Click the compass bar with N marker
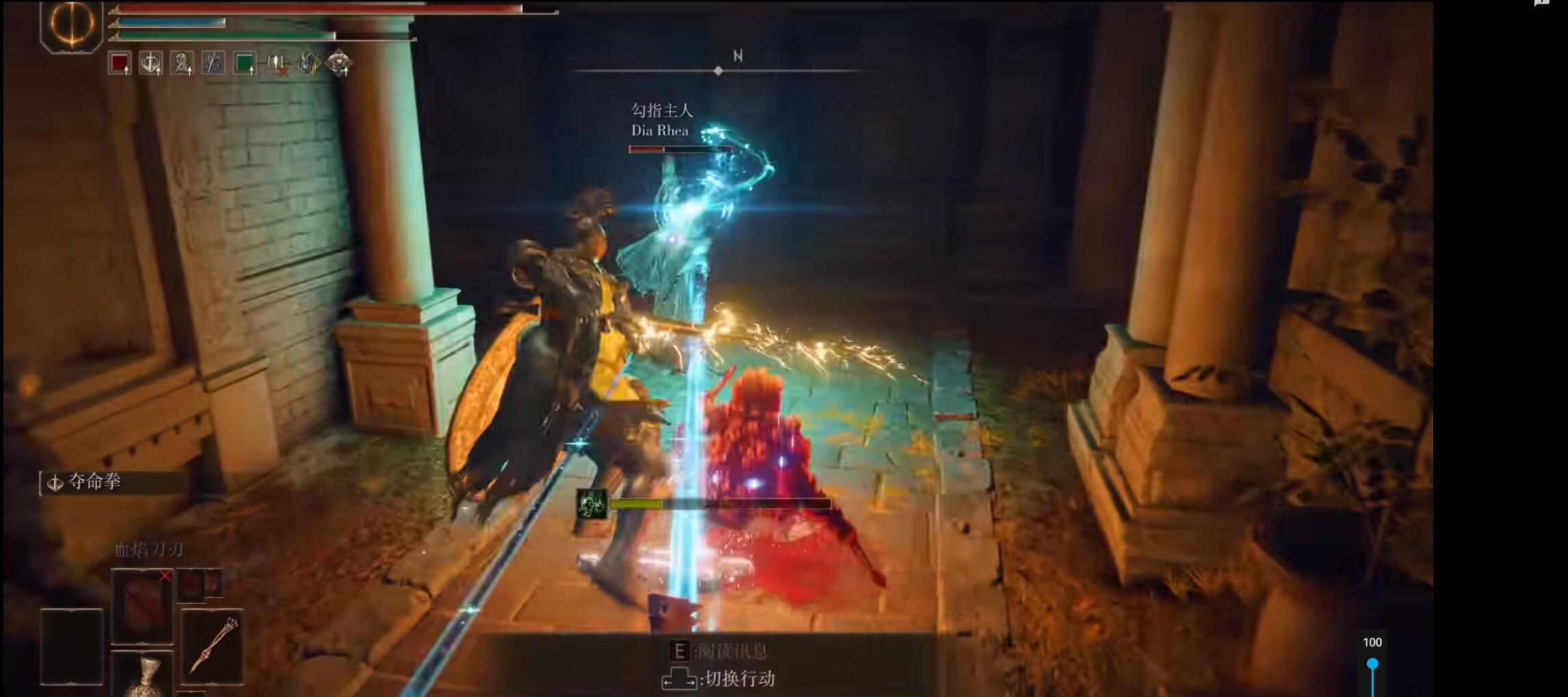Viewport: 1568px width, 697px height. (718, 70)
